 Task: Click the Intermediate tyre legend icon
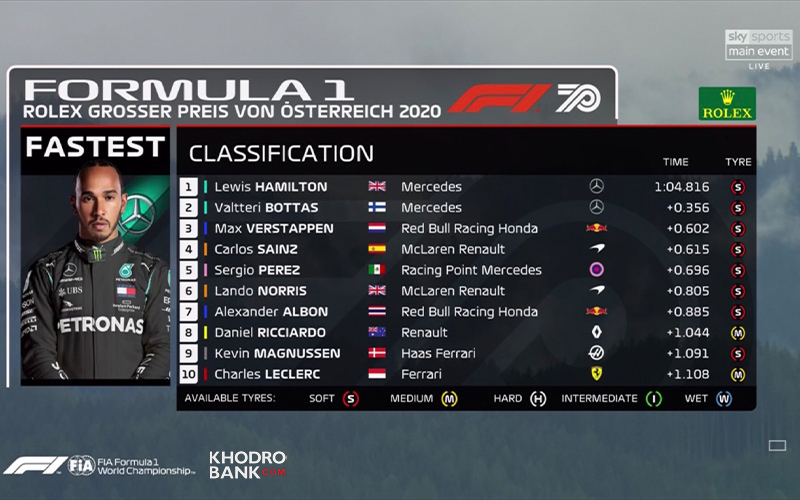click(654, 399)
